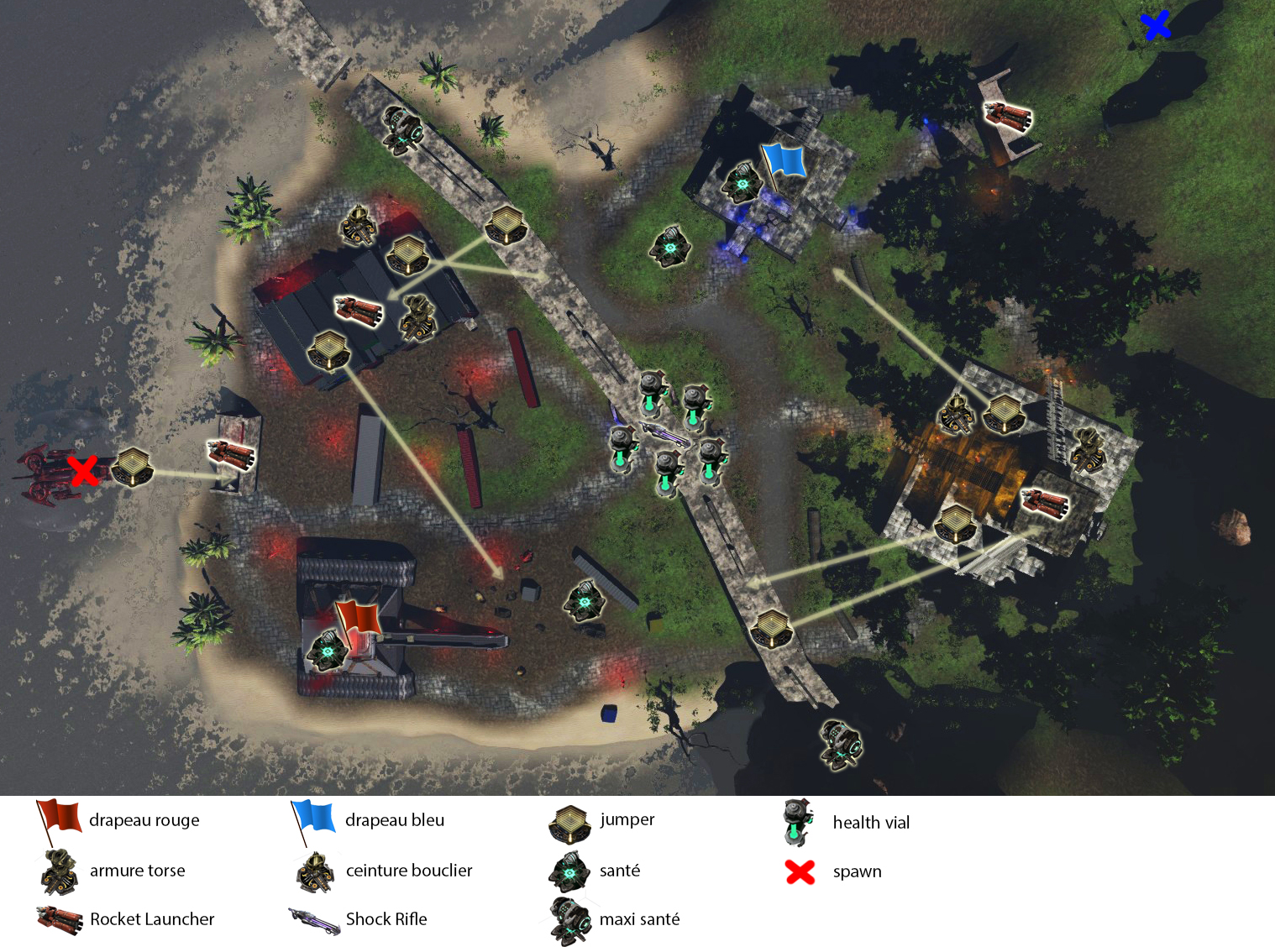Click the Shock Rifle marker on the map

pos(664,433)
